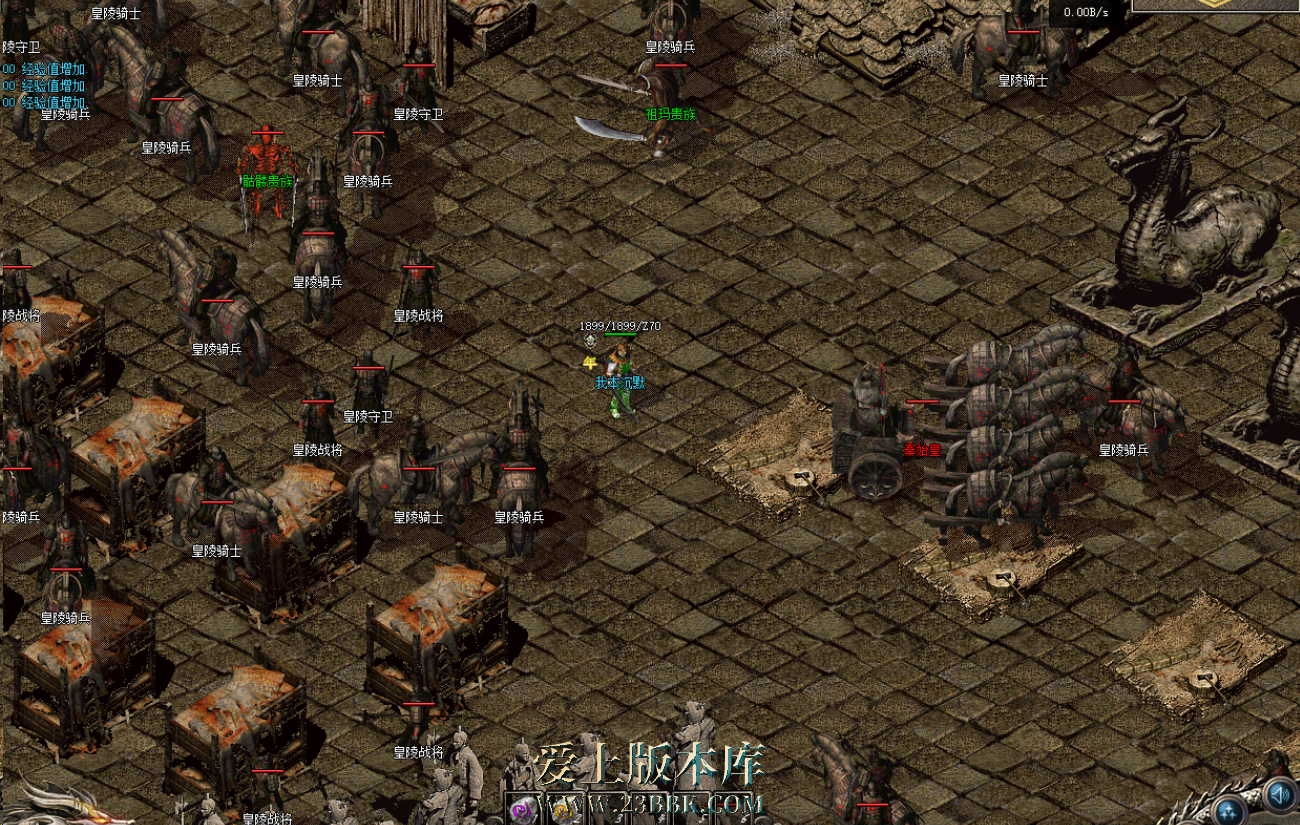1300x825 pixels.
Task: Open the minimap panel with the yellow marker
Action: click(1215, 5)
